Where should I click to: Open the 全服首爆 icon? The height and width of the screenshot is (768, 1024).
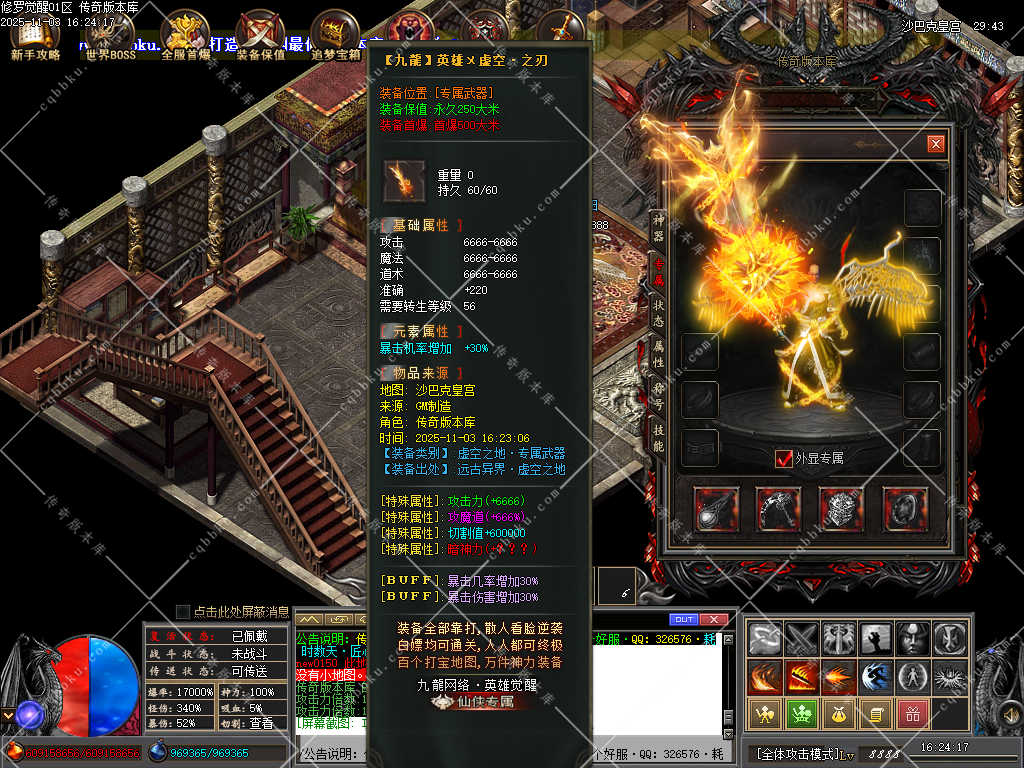(185, 36)
